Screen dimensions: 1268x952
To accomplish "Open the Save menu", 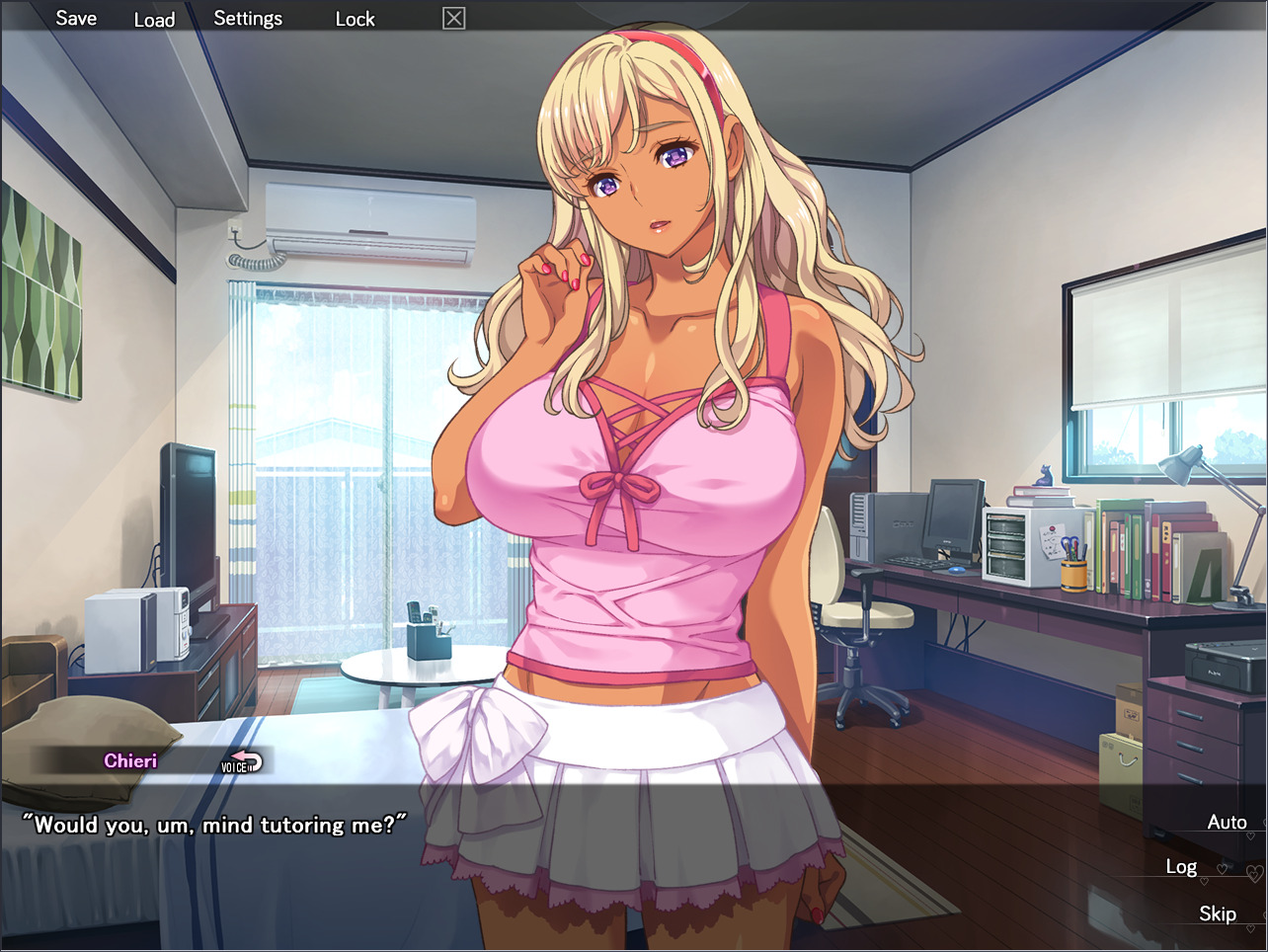I will [x=77, y=17].
